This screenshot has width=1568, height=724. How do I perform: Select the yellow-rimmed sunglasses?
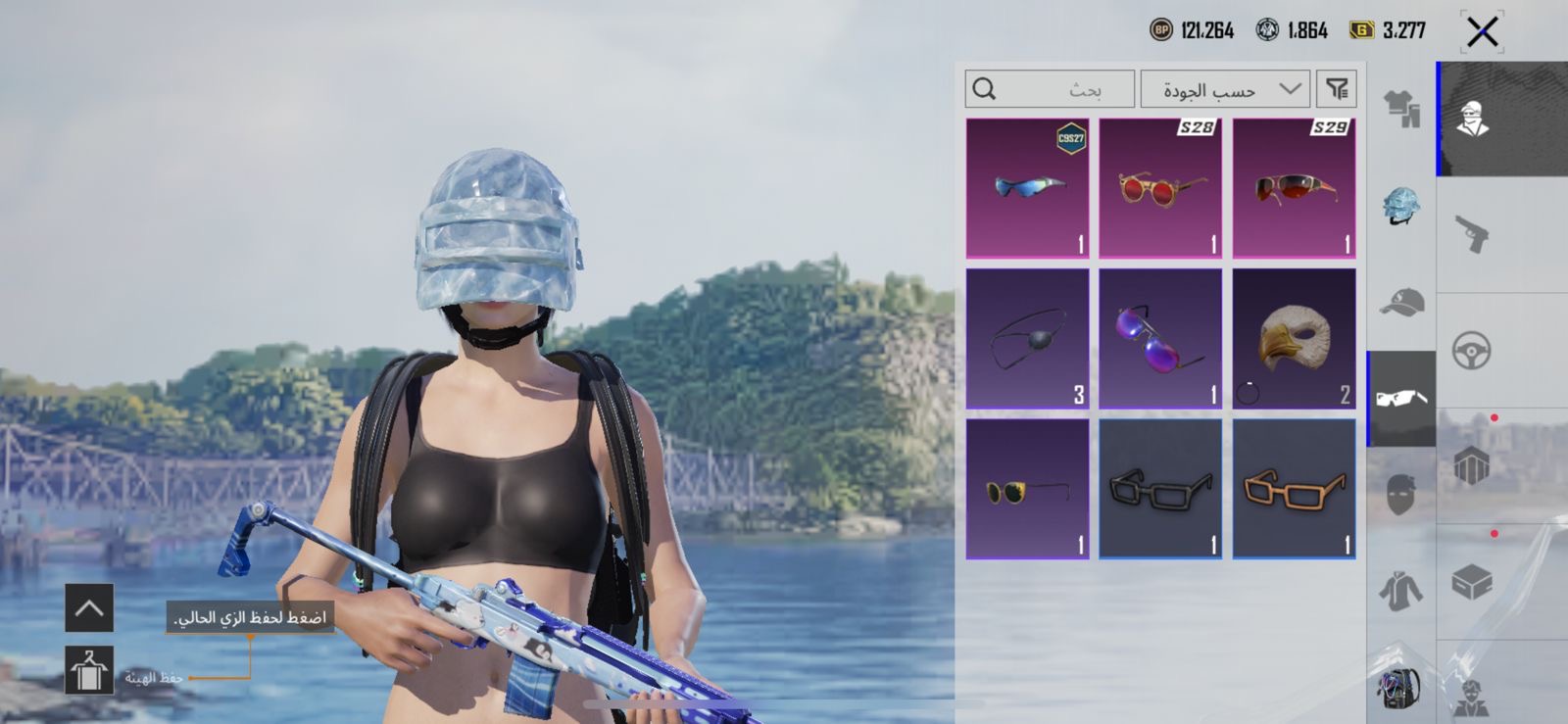[1027, 490]
